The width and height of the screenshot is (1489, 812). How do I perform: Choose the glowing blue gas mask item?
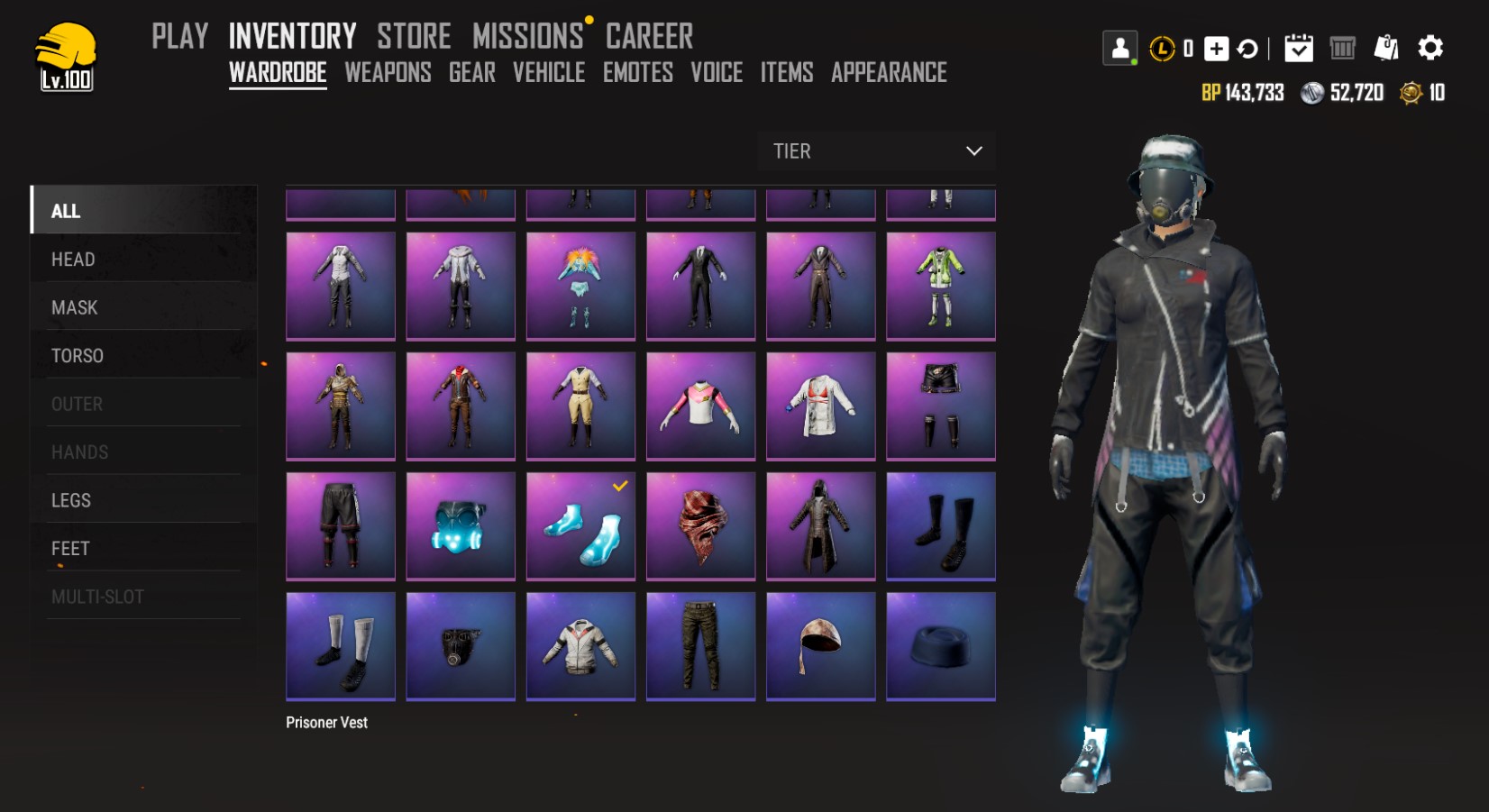[x=461, y=525]
